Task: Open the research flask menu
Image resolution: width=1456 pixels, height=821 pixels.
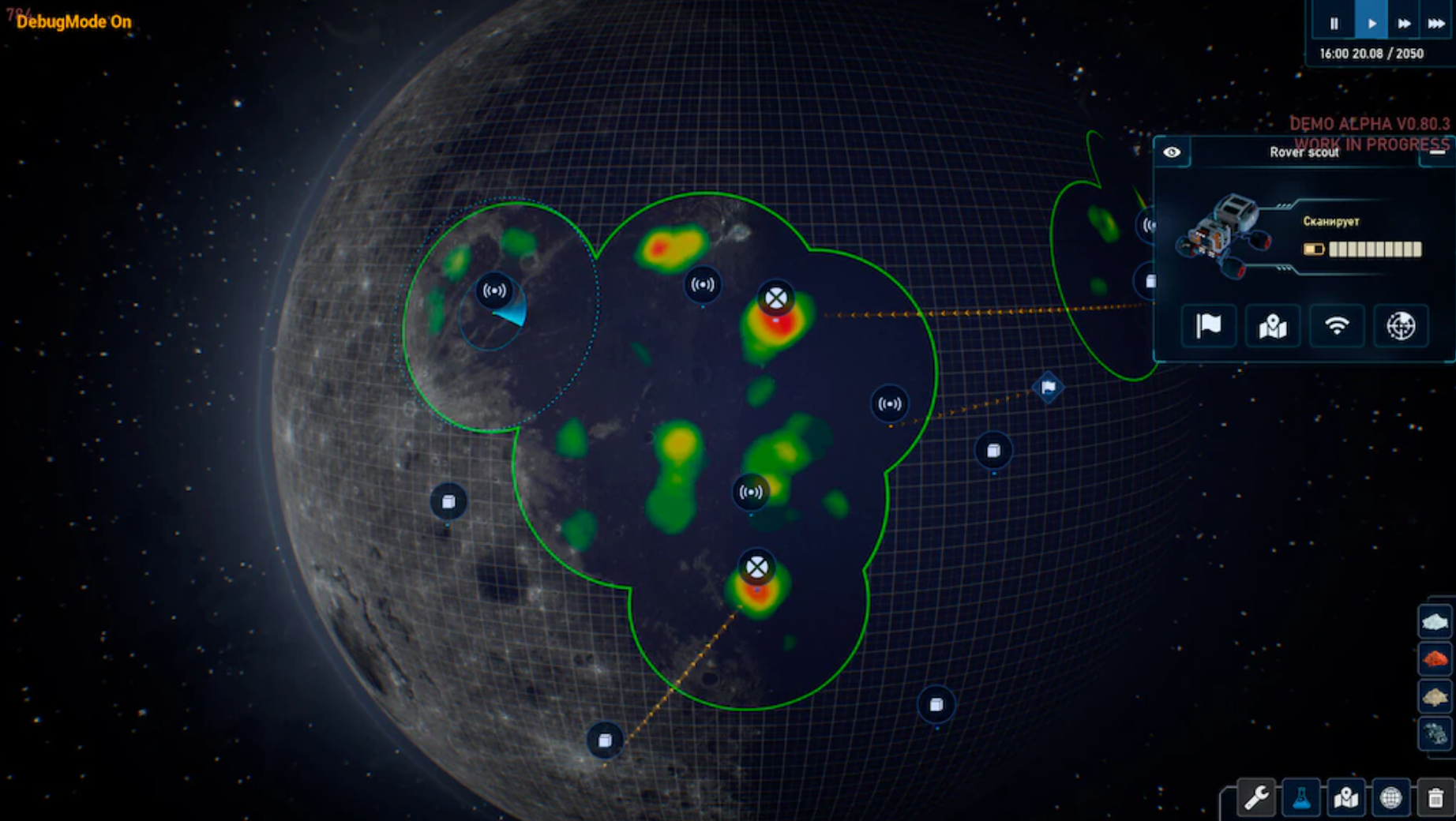Action: pos(1301,798)
